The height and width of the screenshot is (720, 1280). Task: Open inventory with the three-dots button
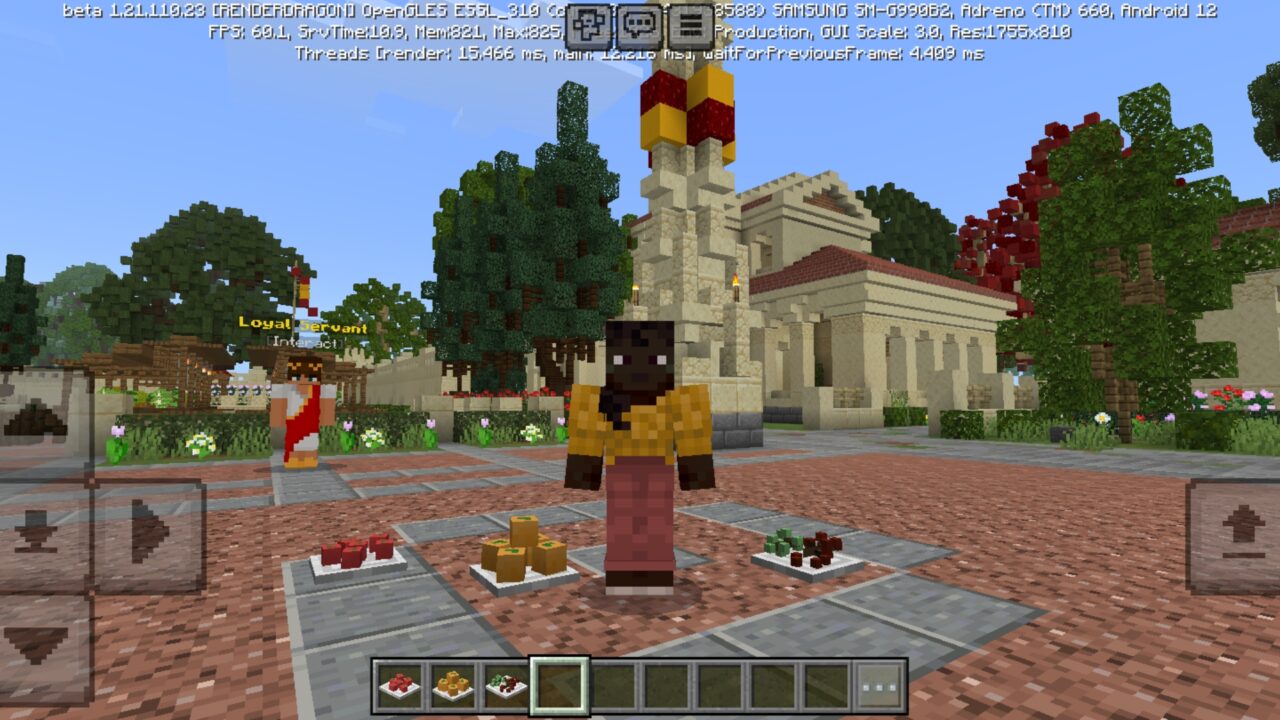880,685
